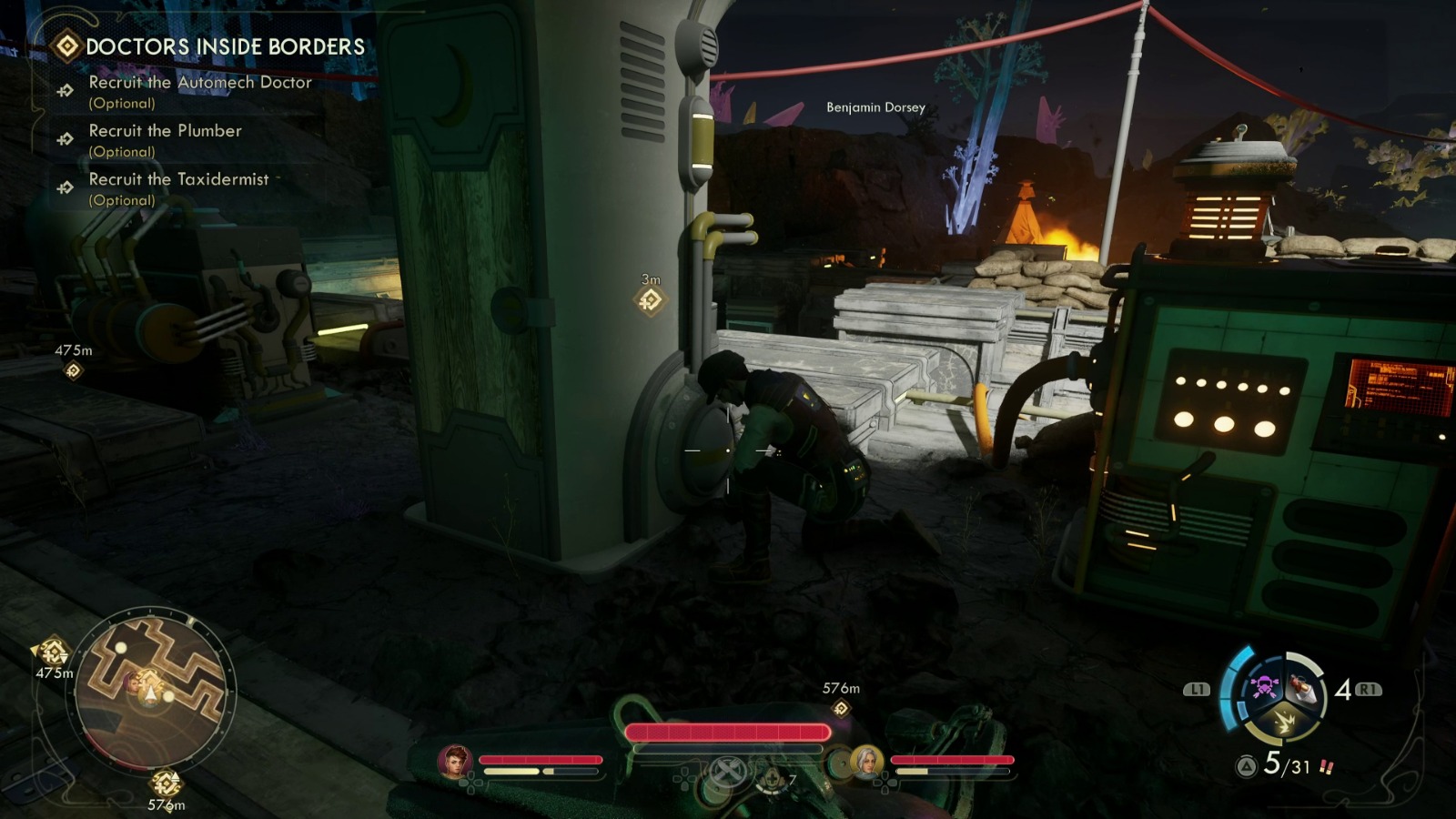
Task: Click the quest marker at the minimap's left edge
Action: (53, 652)
